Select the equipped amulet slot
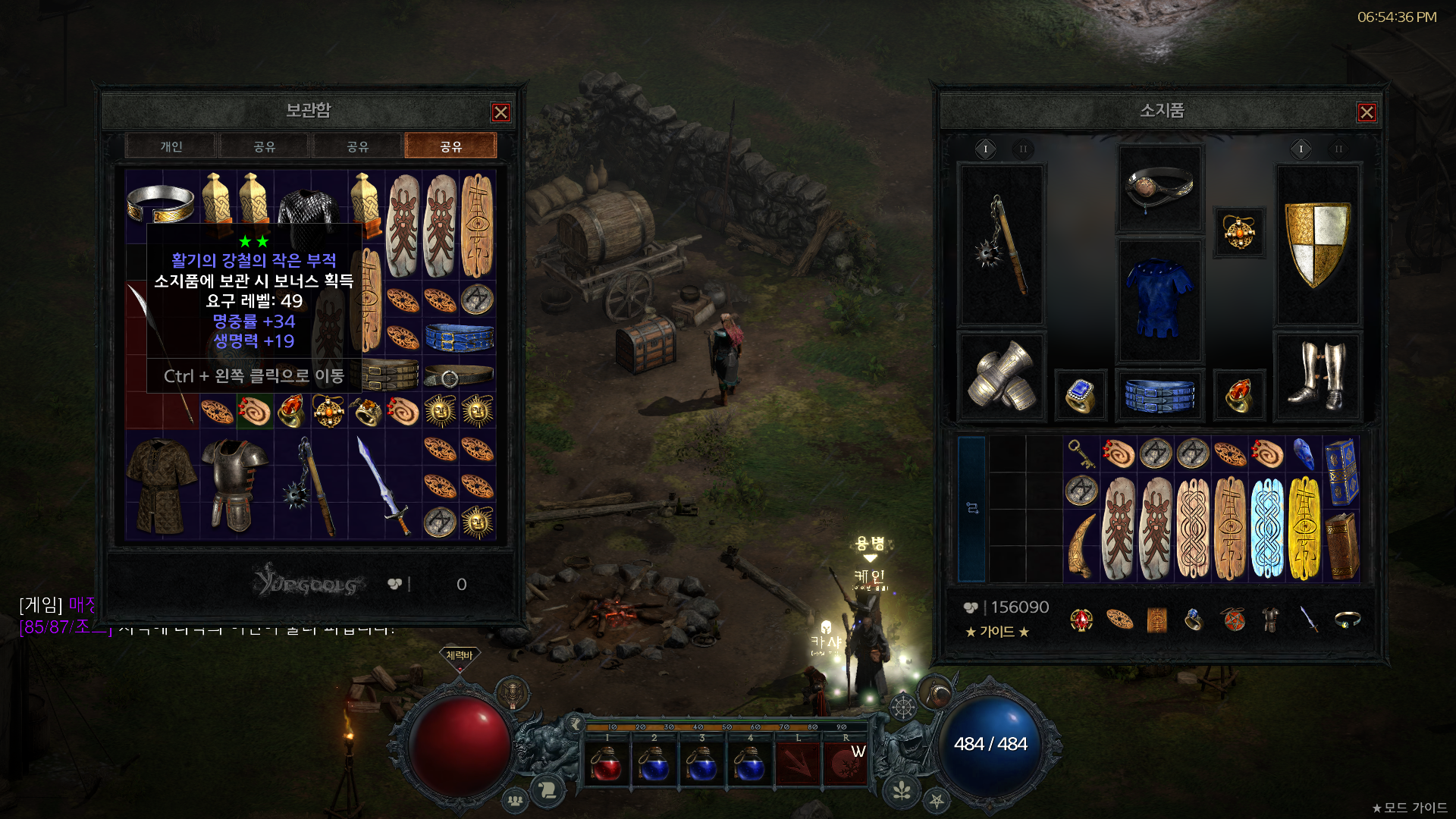 point(1238,232)
